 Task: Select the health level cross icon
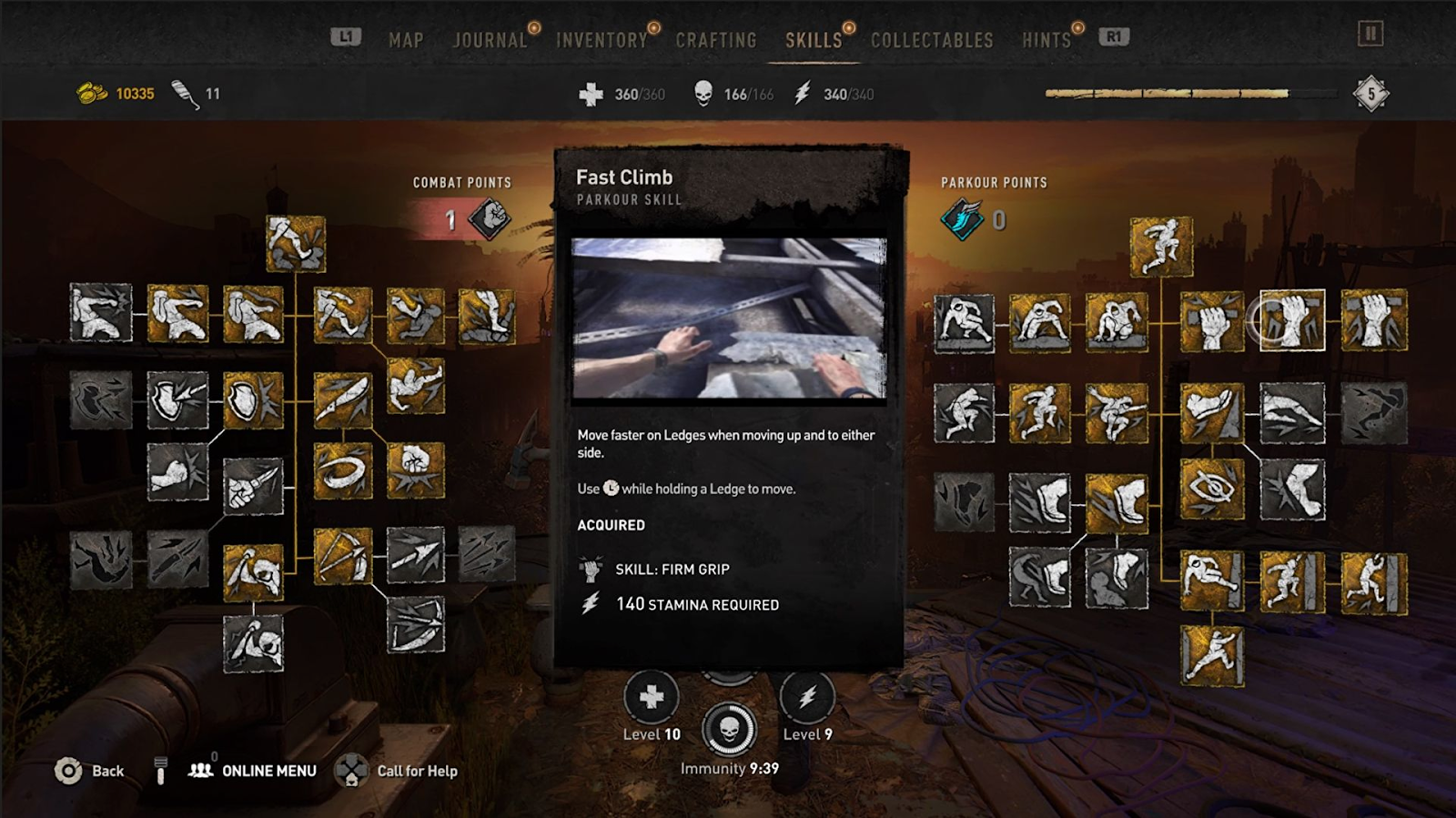coord(652,698)
